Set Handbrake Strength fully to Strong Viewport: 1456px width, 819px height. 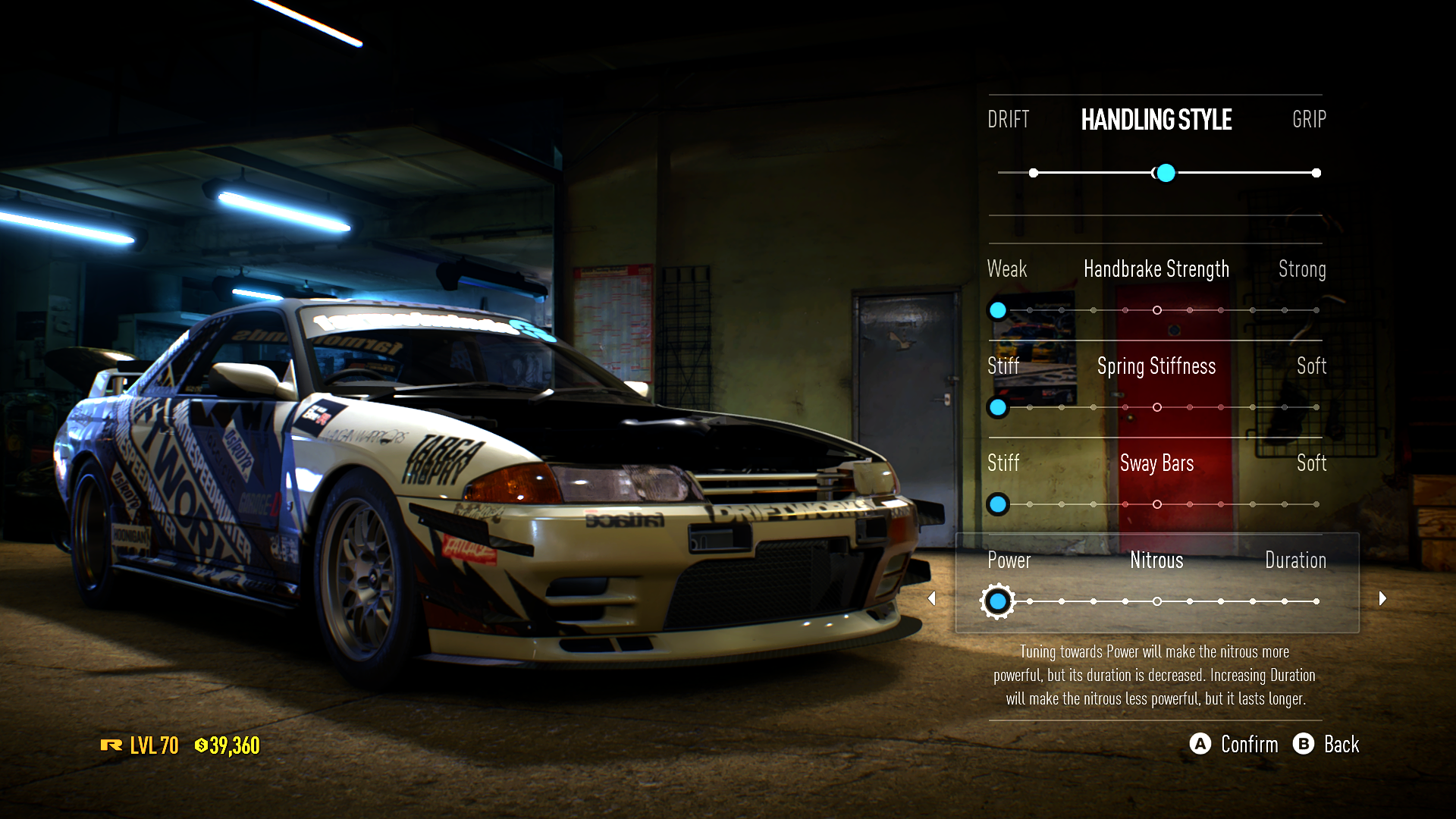pyautogui.click(x=1316, y=310)
